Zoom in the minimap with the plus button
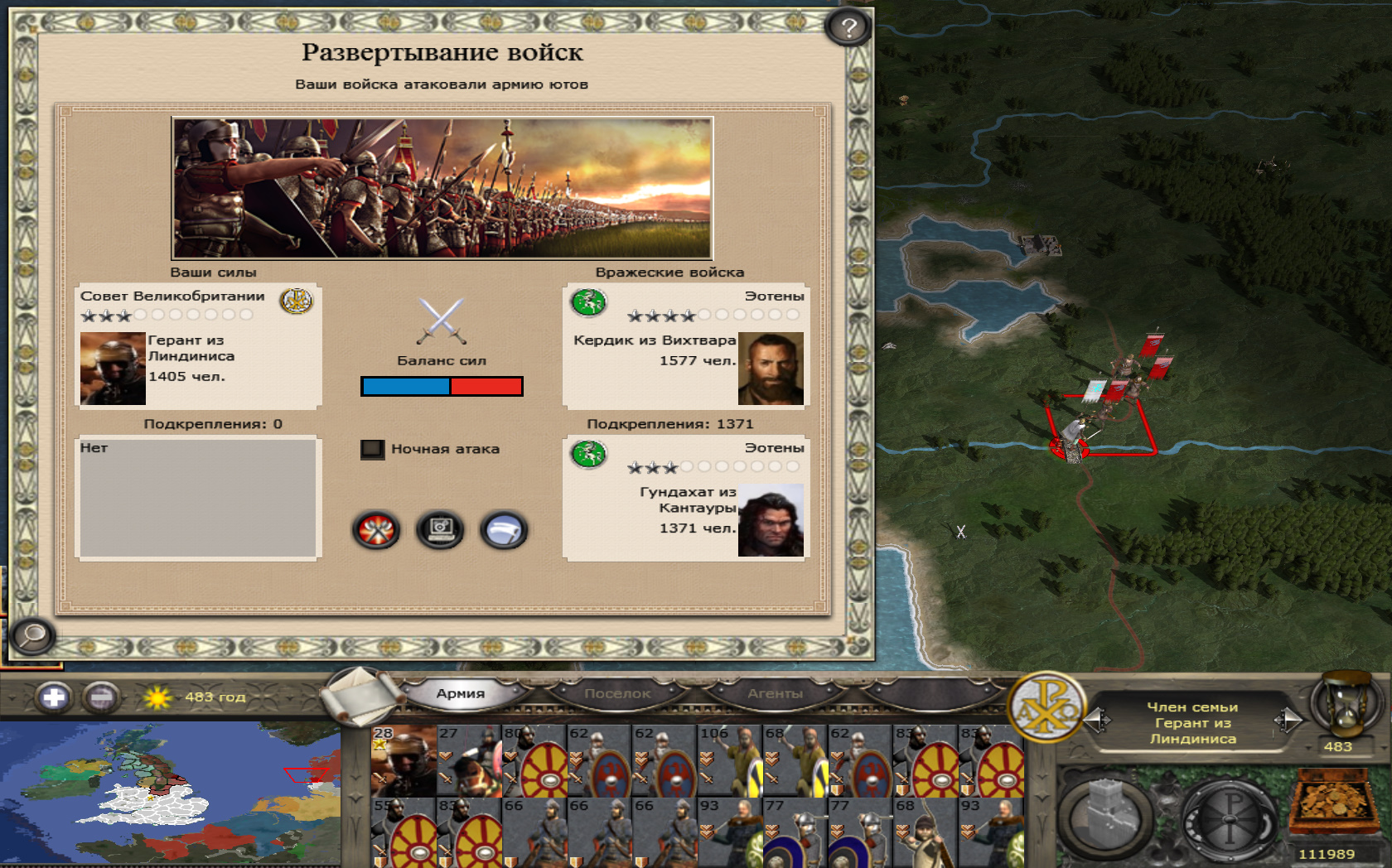Screen dimensions: 1392x868 point(54,697)
